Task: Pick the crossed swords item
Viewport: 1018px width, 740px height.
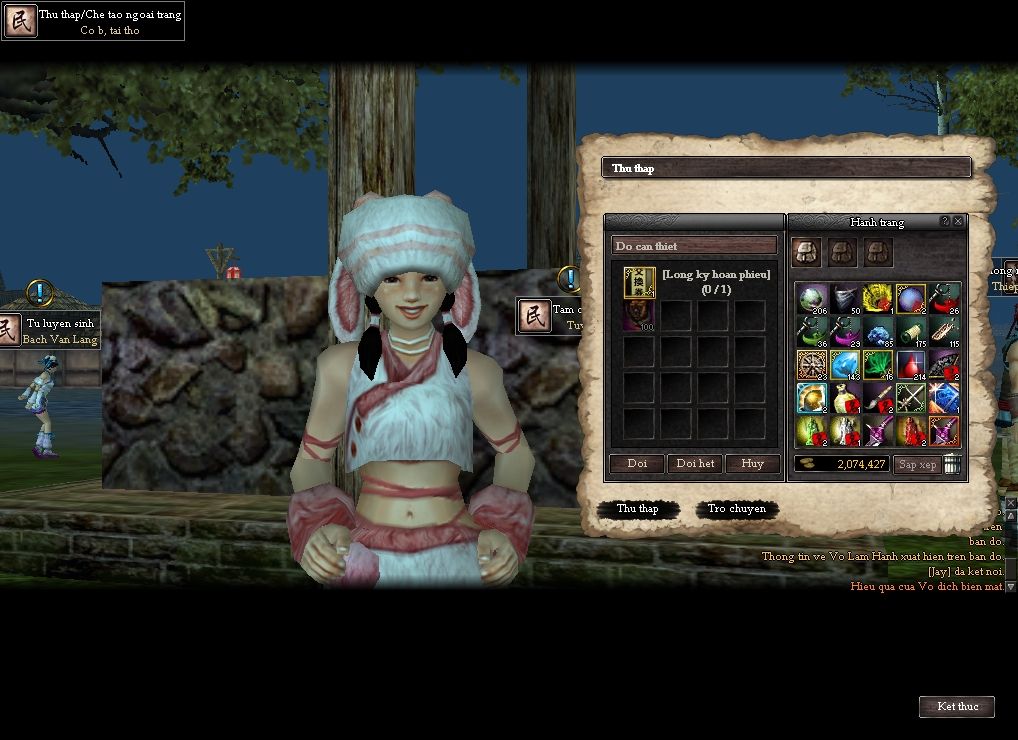Action: pos(911,398)
